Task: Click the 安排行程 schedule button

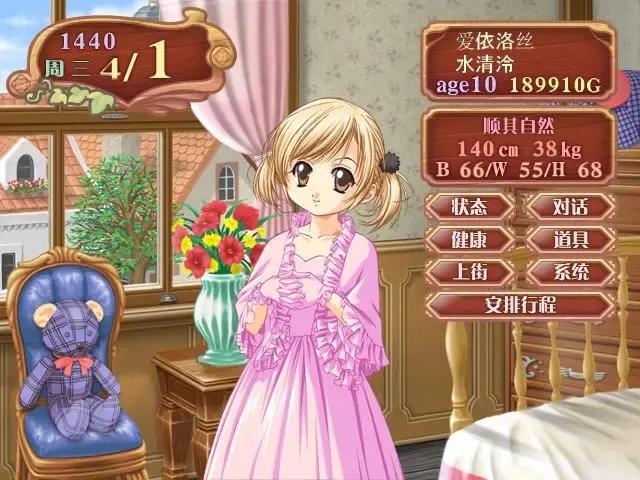Action: (520, 303)
